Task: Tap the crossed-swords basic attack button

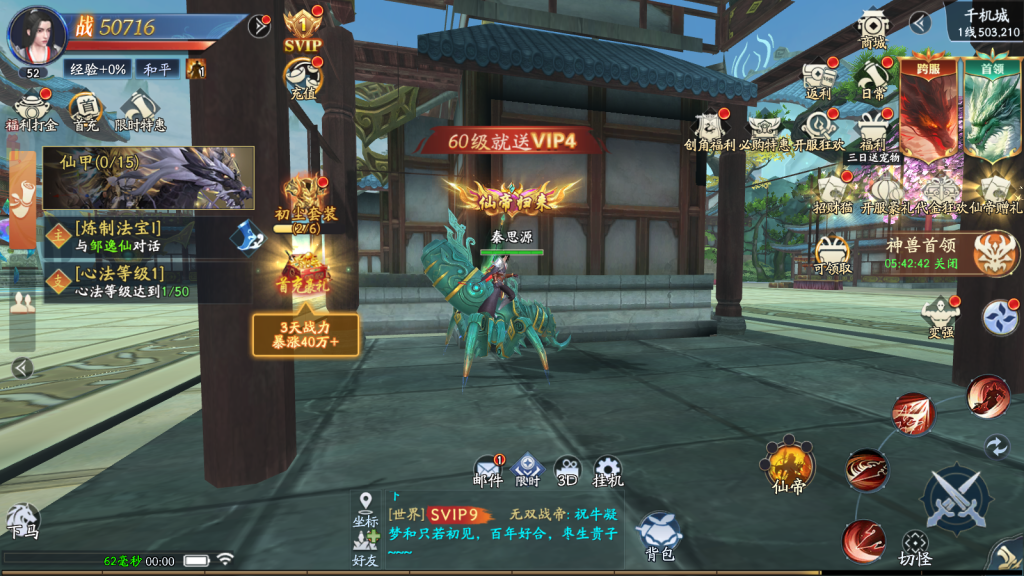Action: tap(955, 498)
